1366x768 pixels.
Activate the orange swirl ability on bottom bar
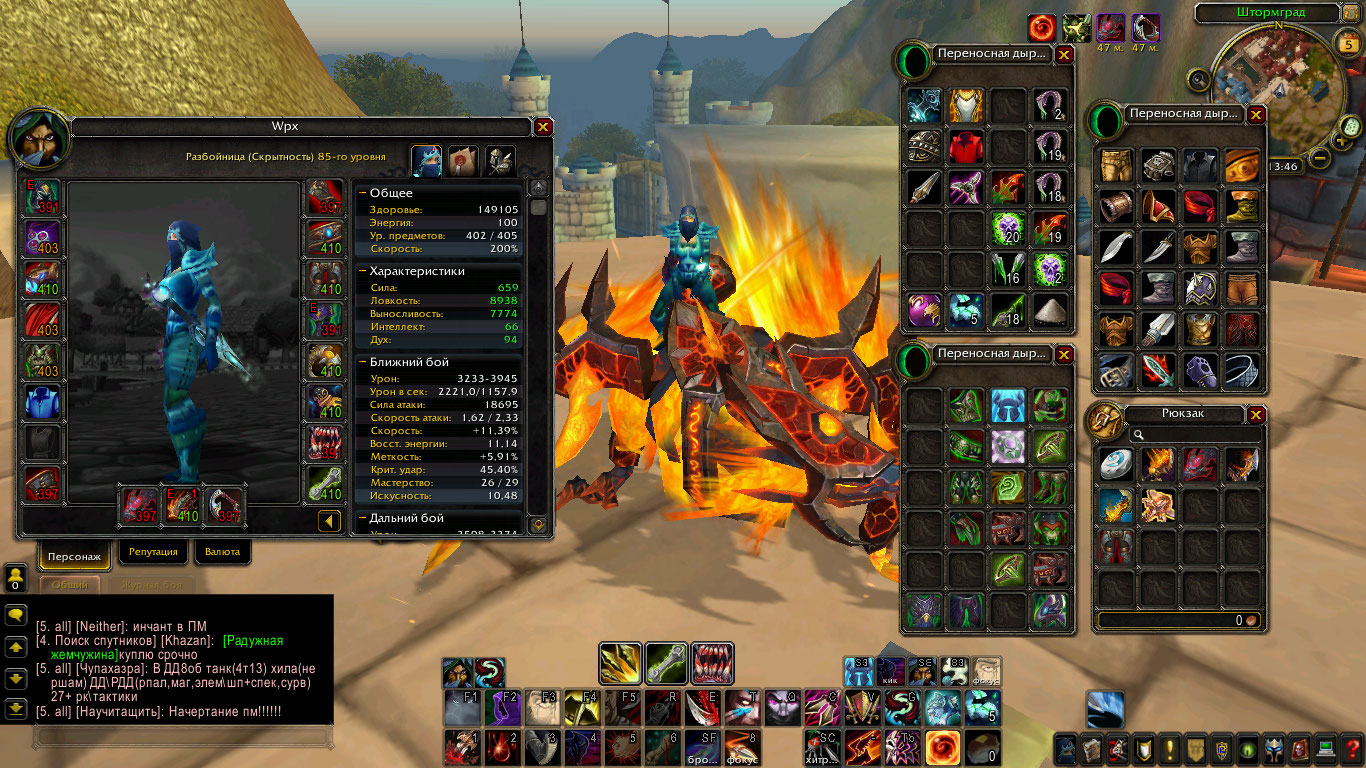pyautogui.click(x=941, y=748)
